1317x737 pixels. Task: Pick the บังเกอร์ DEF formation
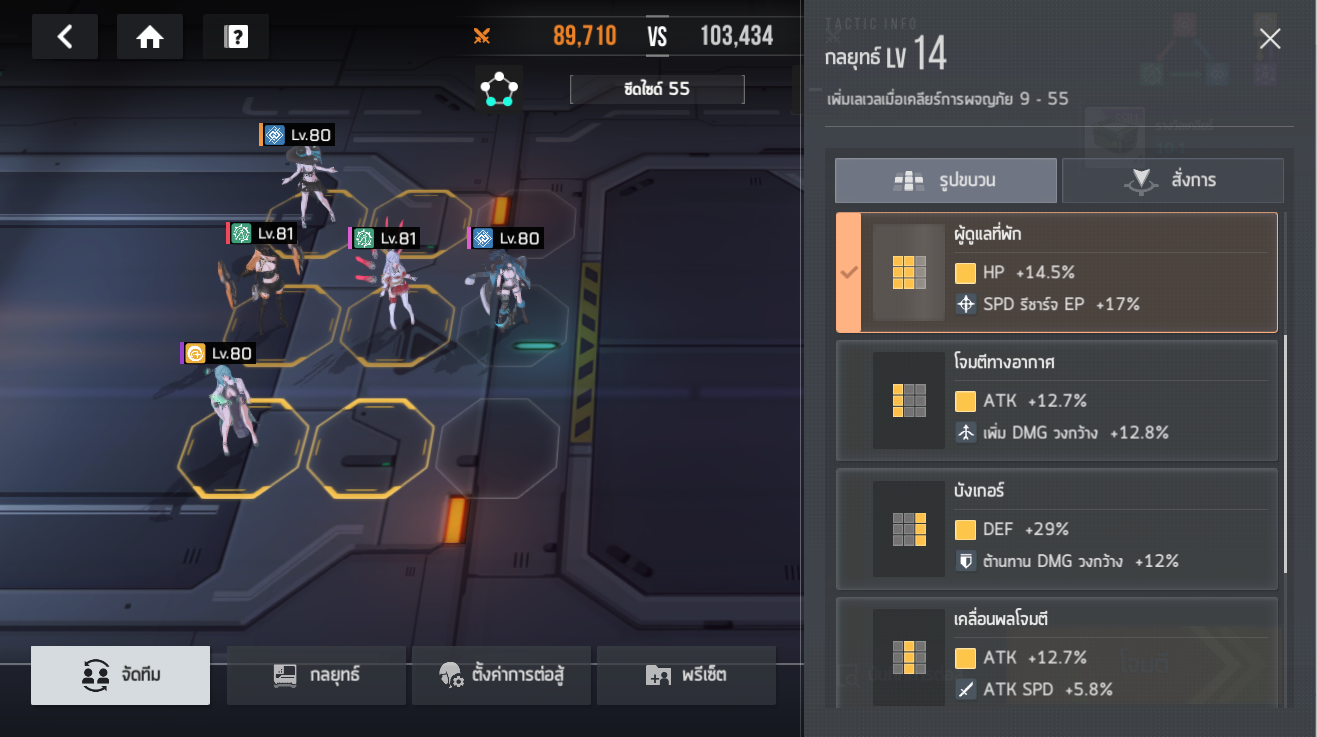point(1056,528)
